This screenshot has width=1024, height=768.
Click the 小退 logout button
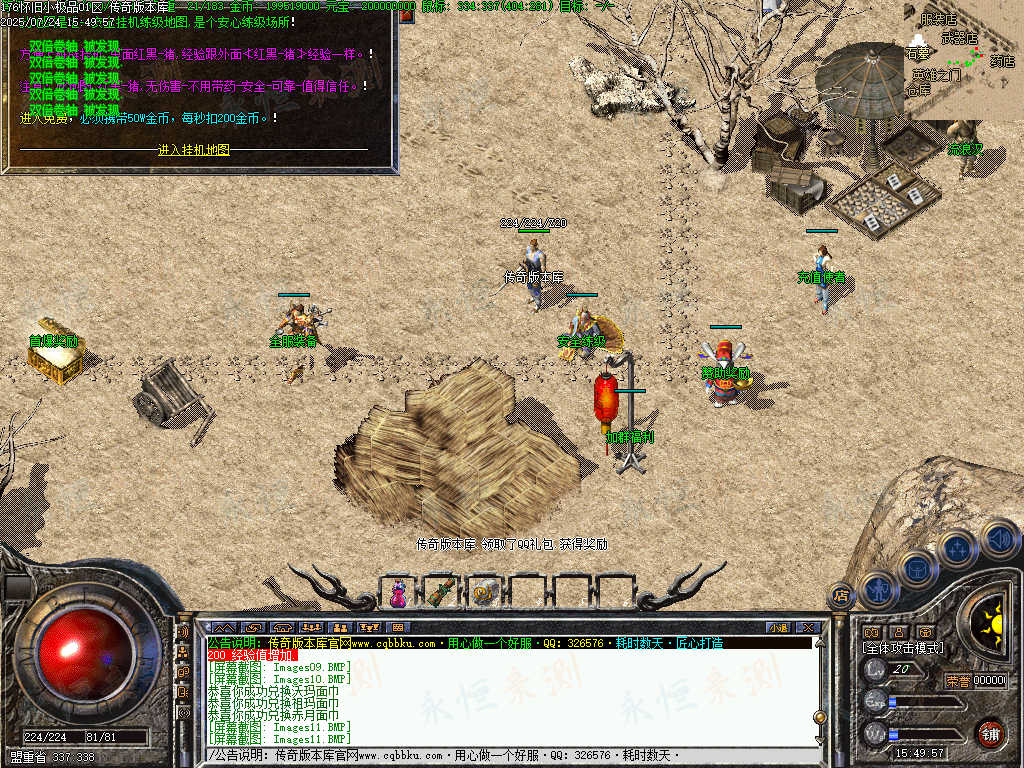pos(778,627)
